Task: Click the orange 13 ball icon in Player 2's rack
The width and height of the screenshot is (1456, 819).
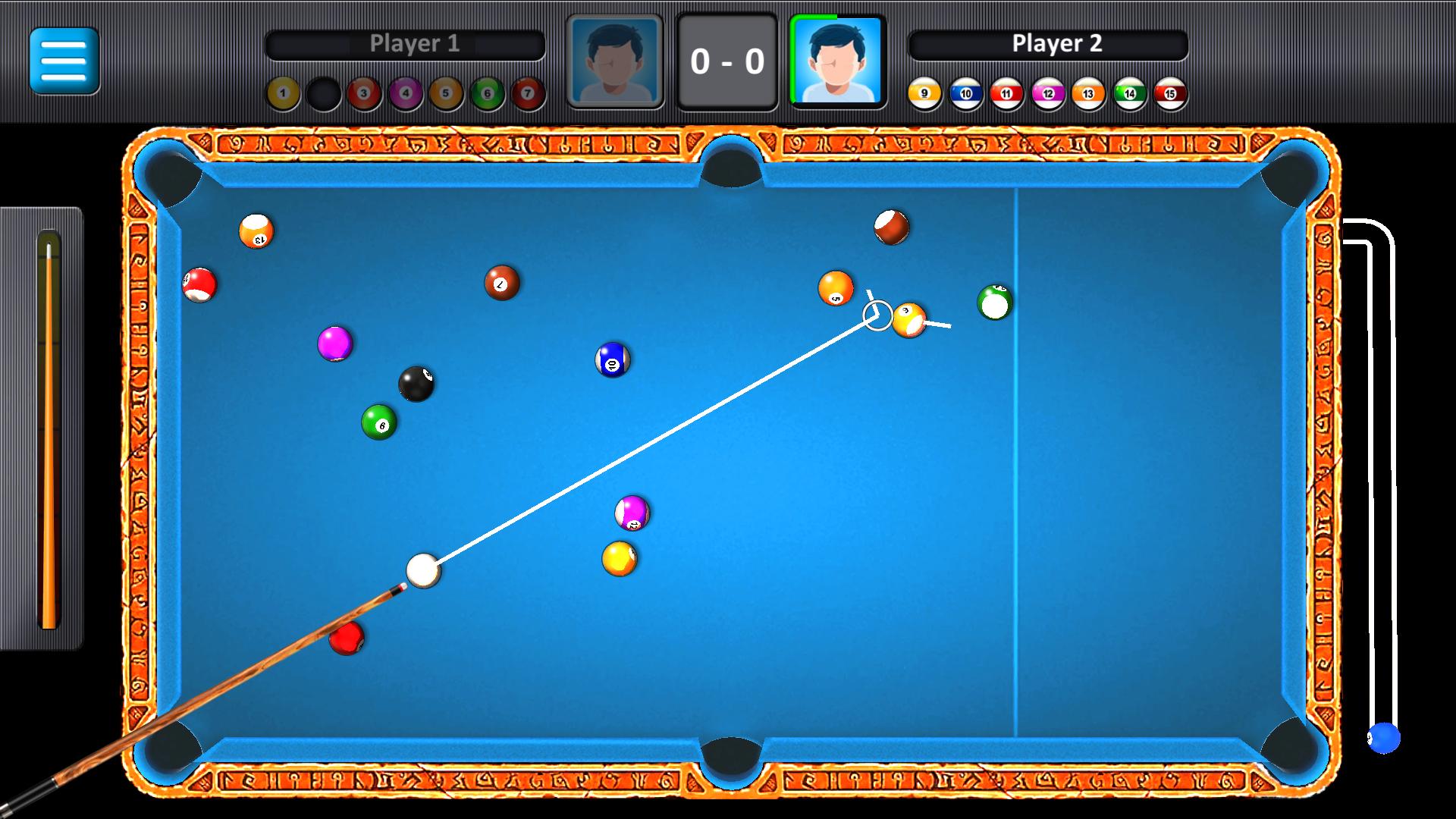Action: (x=1087, y=93)
